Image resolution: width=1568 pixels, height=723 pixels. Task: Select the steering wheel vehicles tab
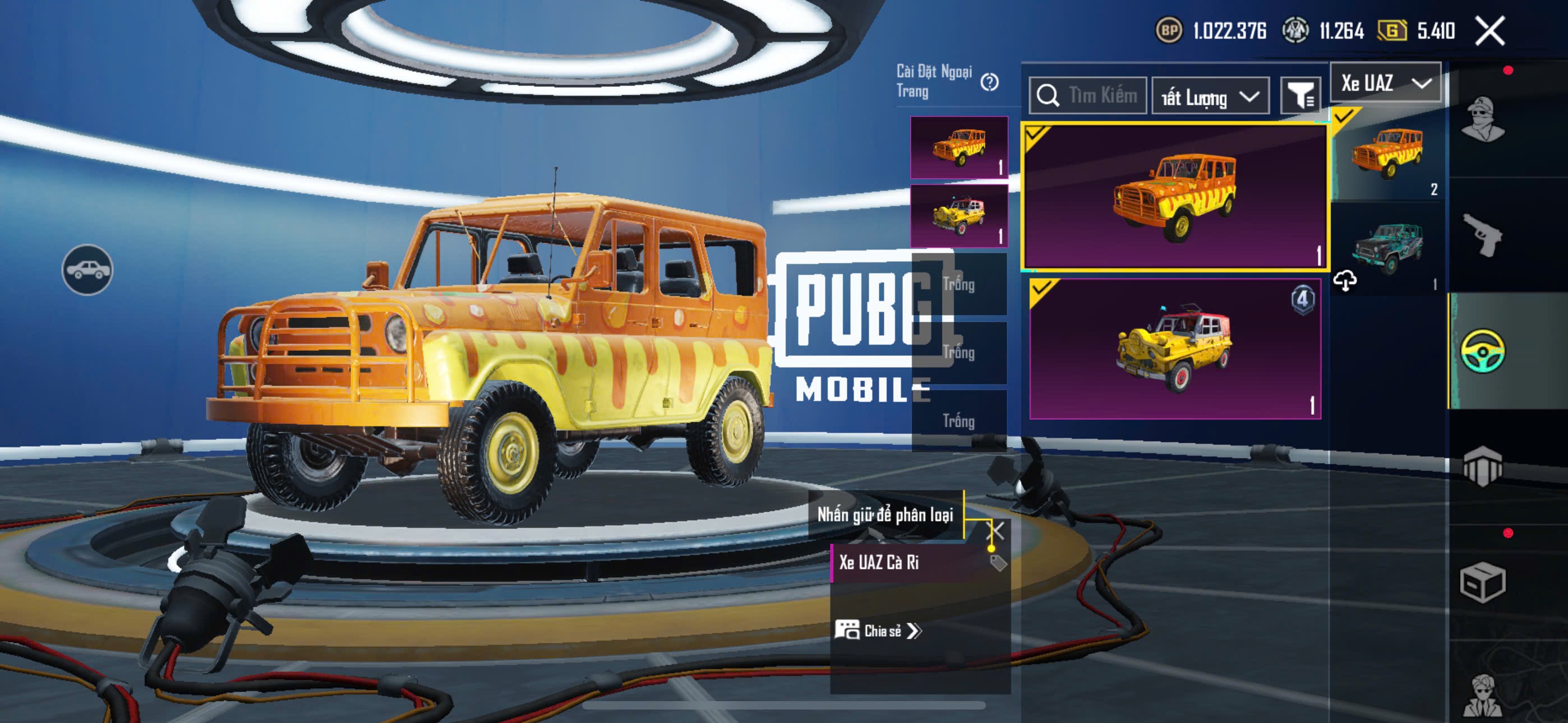(x=1483, y=350)
